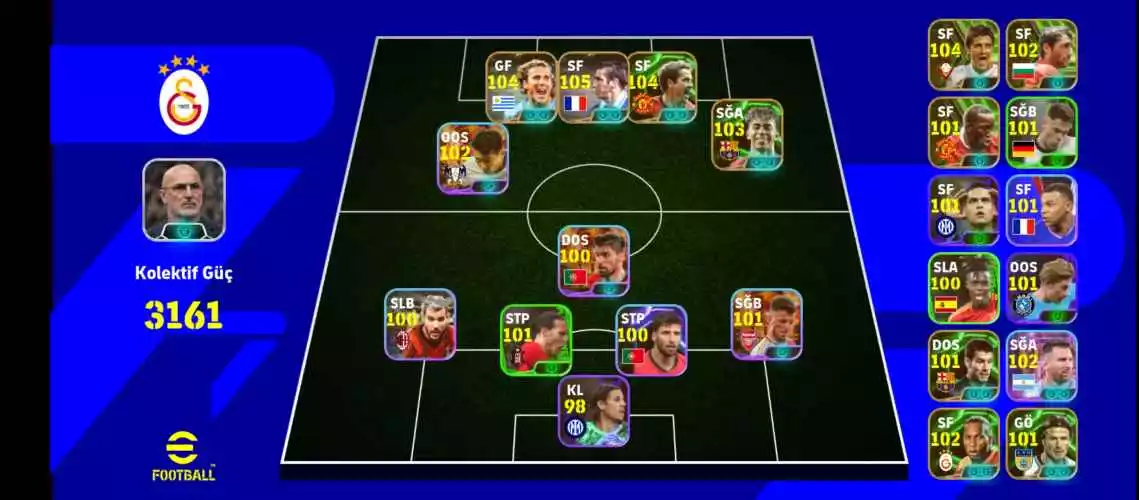Choose the SF 105 France striker card

pyautogui.click(x=592, y=87)
